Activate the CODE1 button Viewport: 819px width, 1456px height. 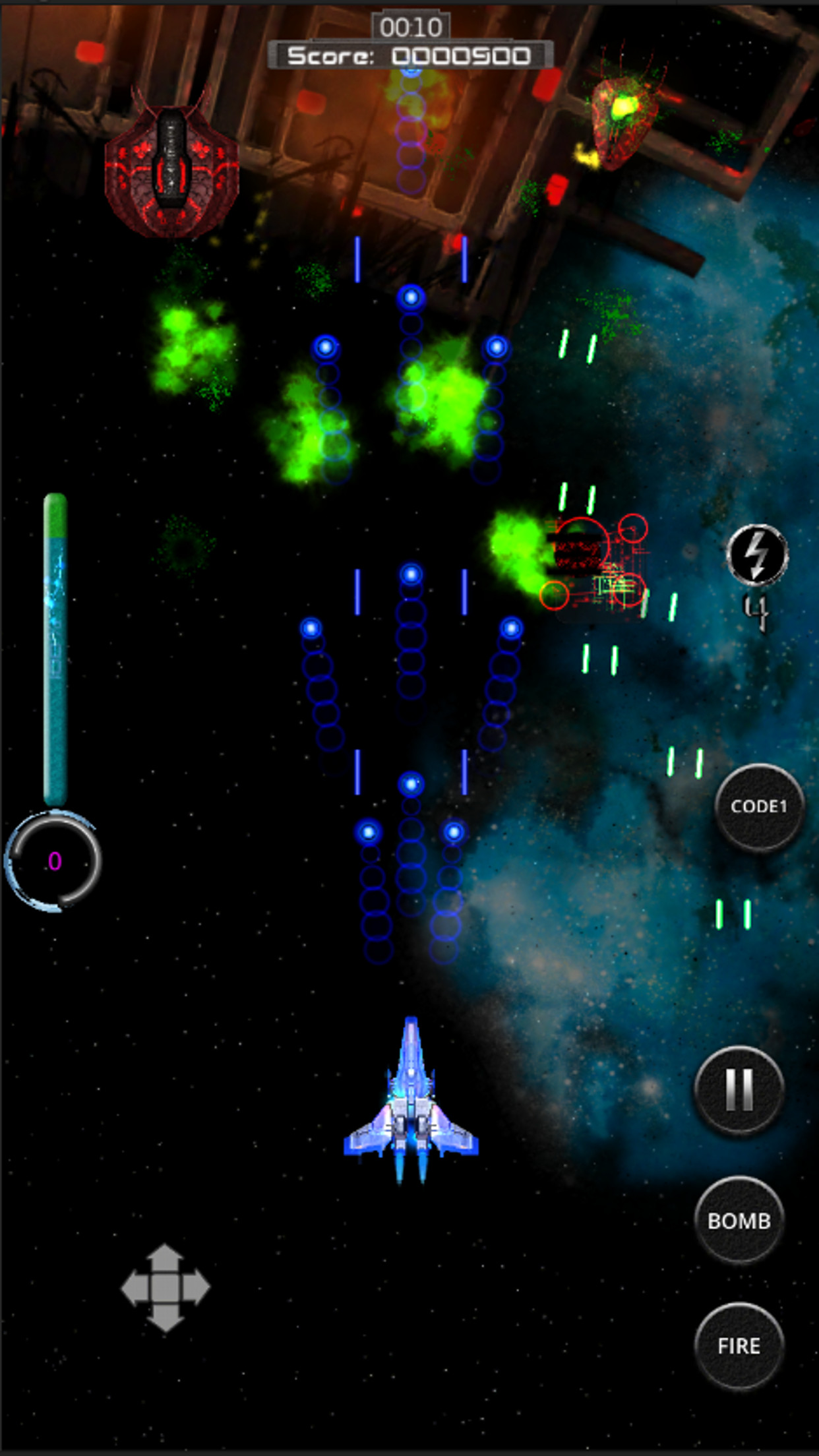click(x=759, y=806)
